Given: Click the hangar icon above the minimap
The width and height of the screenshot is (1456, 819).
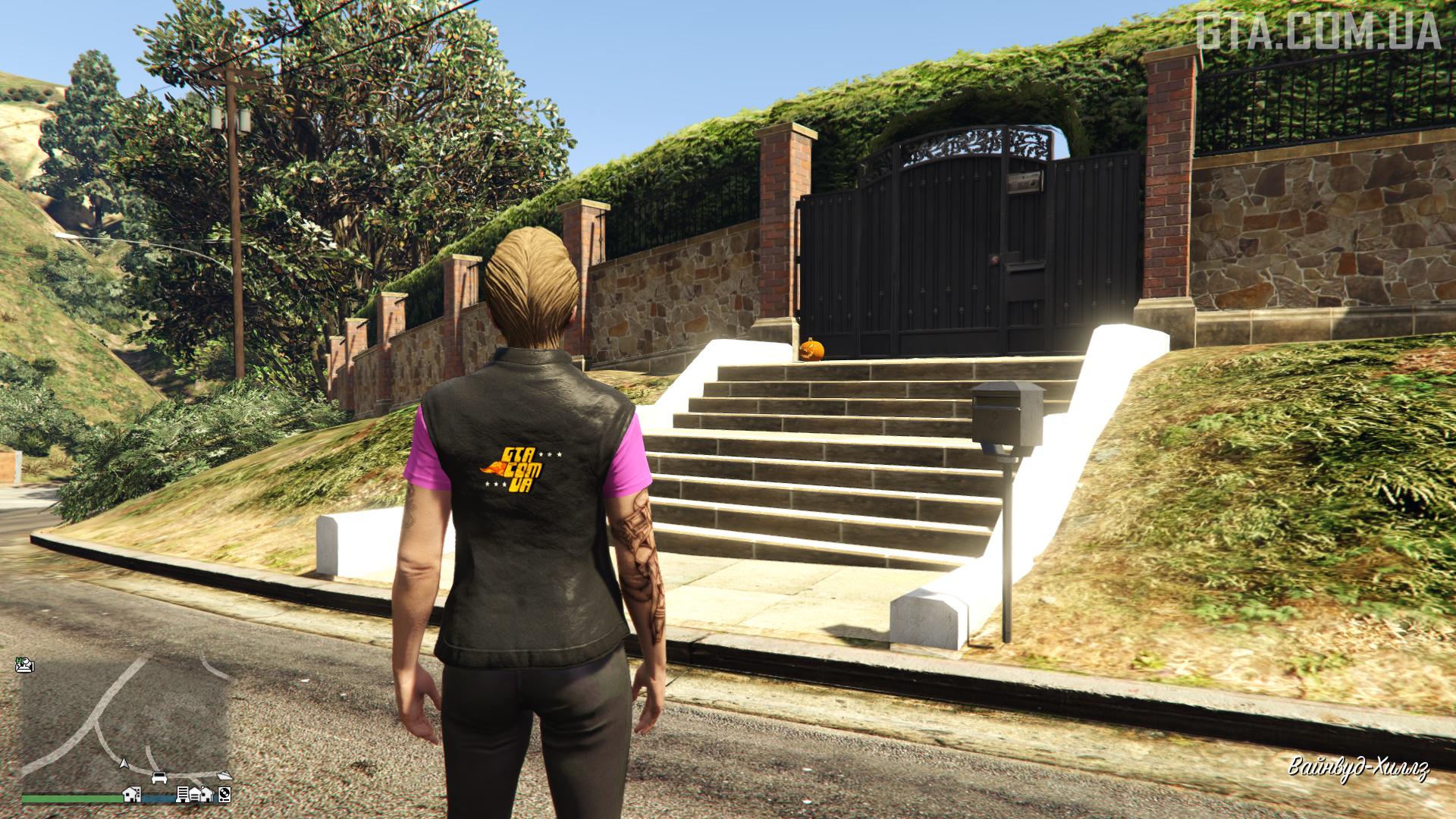Looking at the screenshot, I should pos(24,665).
